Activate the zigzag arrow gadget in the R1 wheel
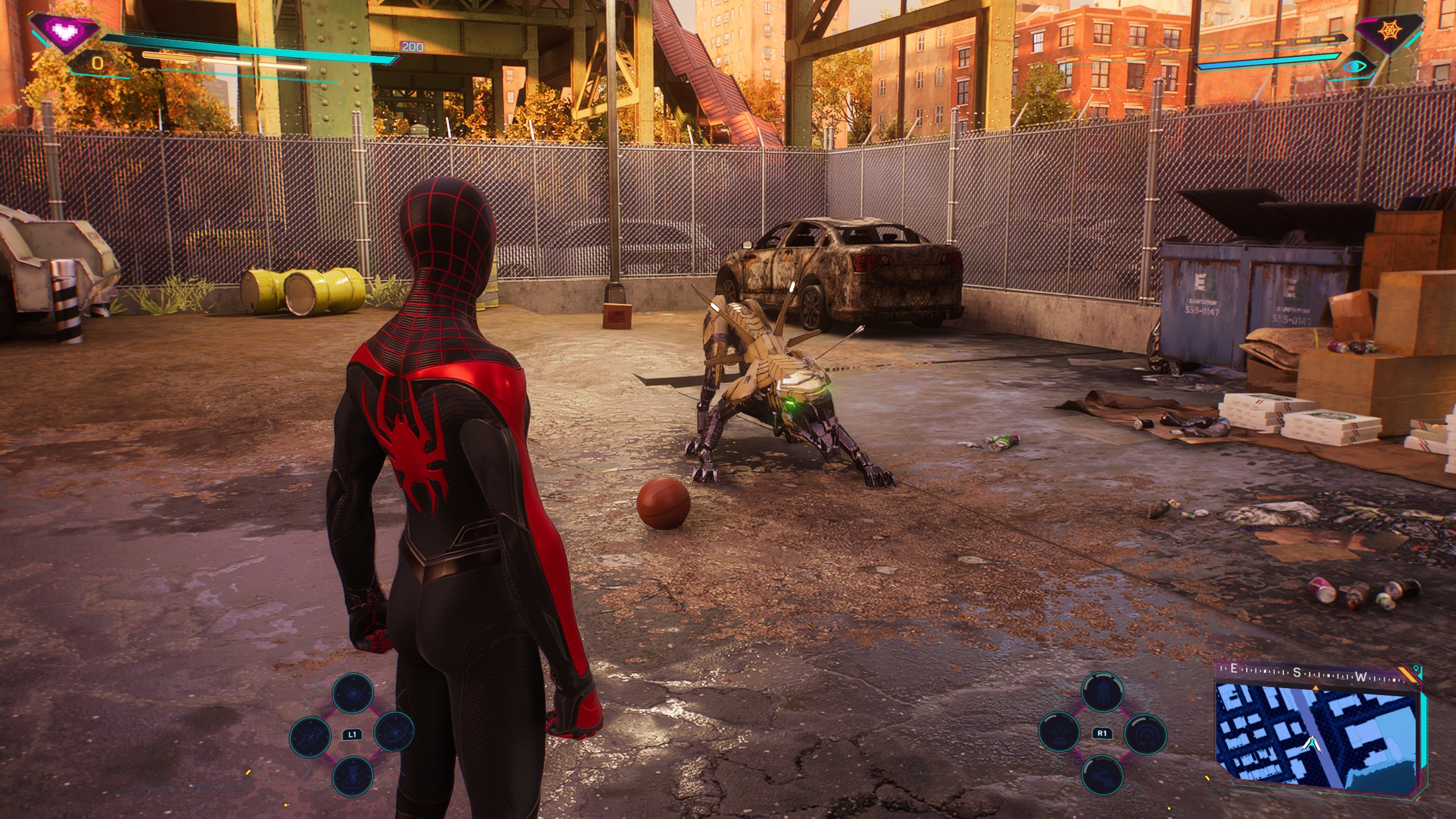This screenshot has height=819, width=1456. 1101,774
